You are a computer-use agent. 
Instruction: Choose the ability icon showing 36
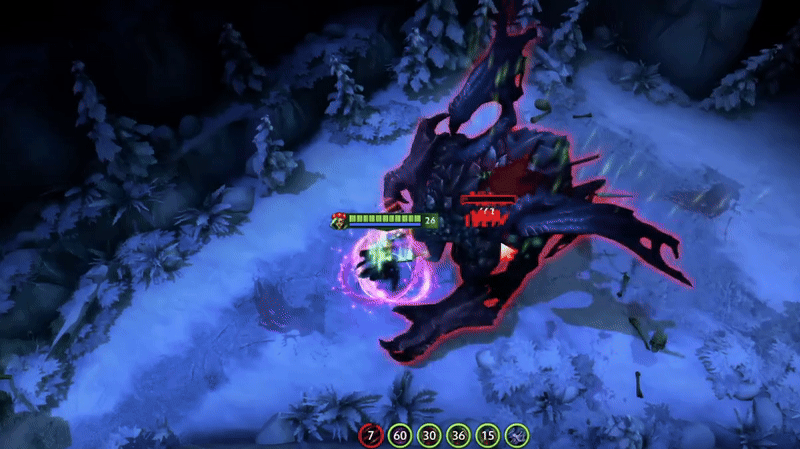[x=458, y=435]
